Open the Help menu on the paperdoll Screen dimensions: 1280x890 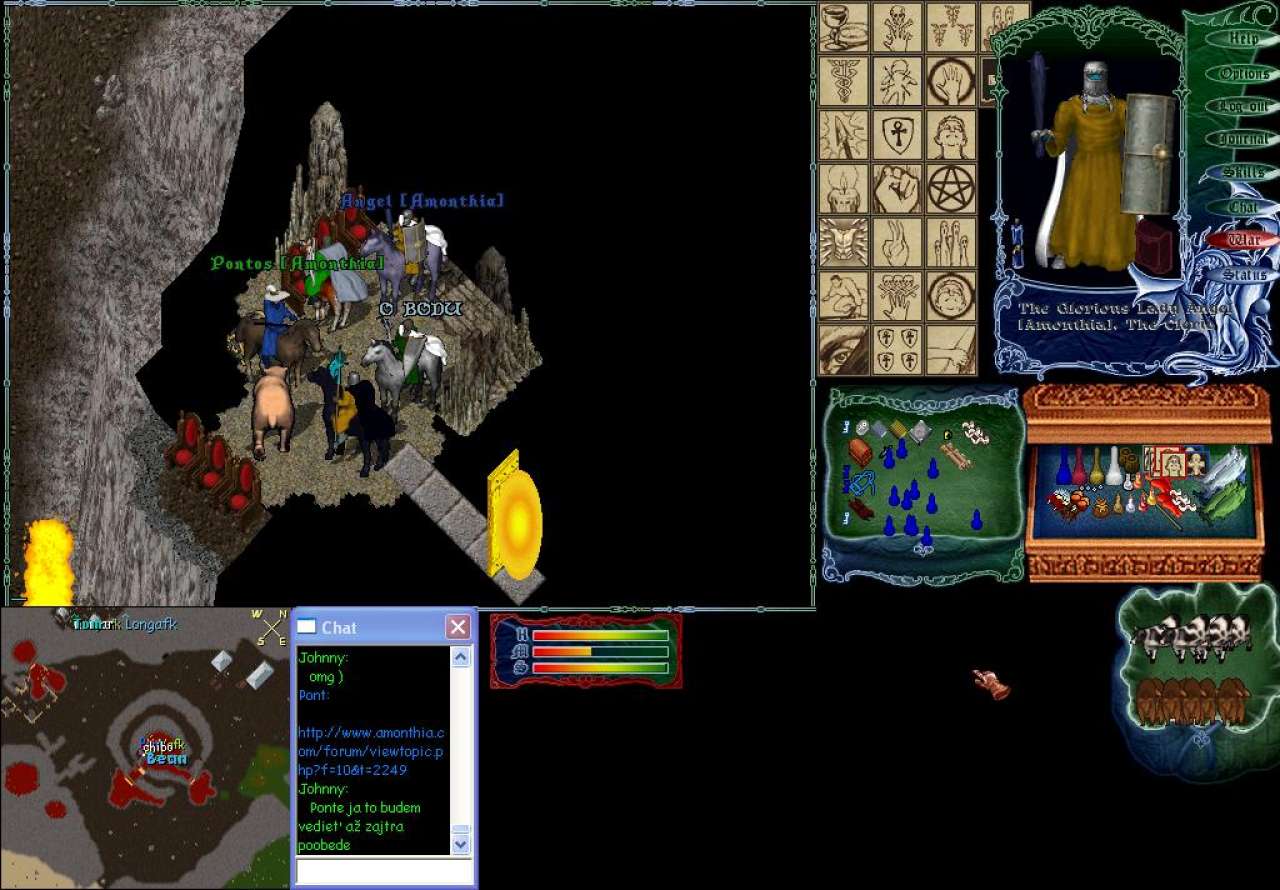pyautogui.click(x=1243, y=39)
